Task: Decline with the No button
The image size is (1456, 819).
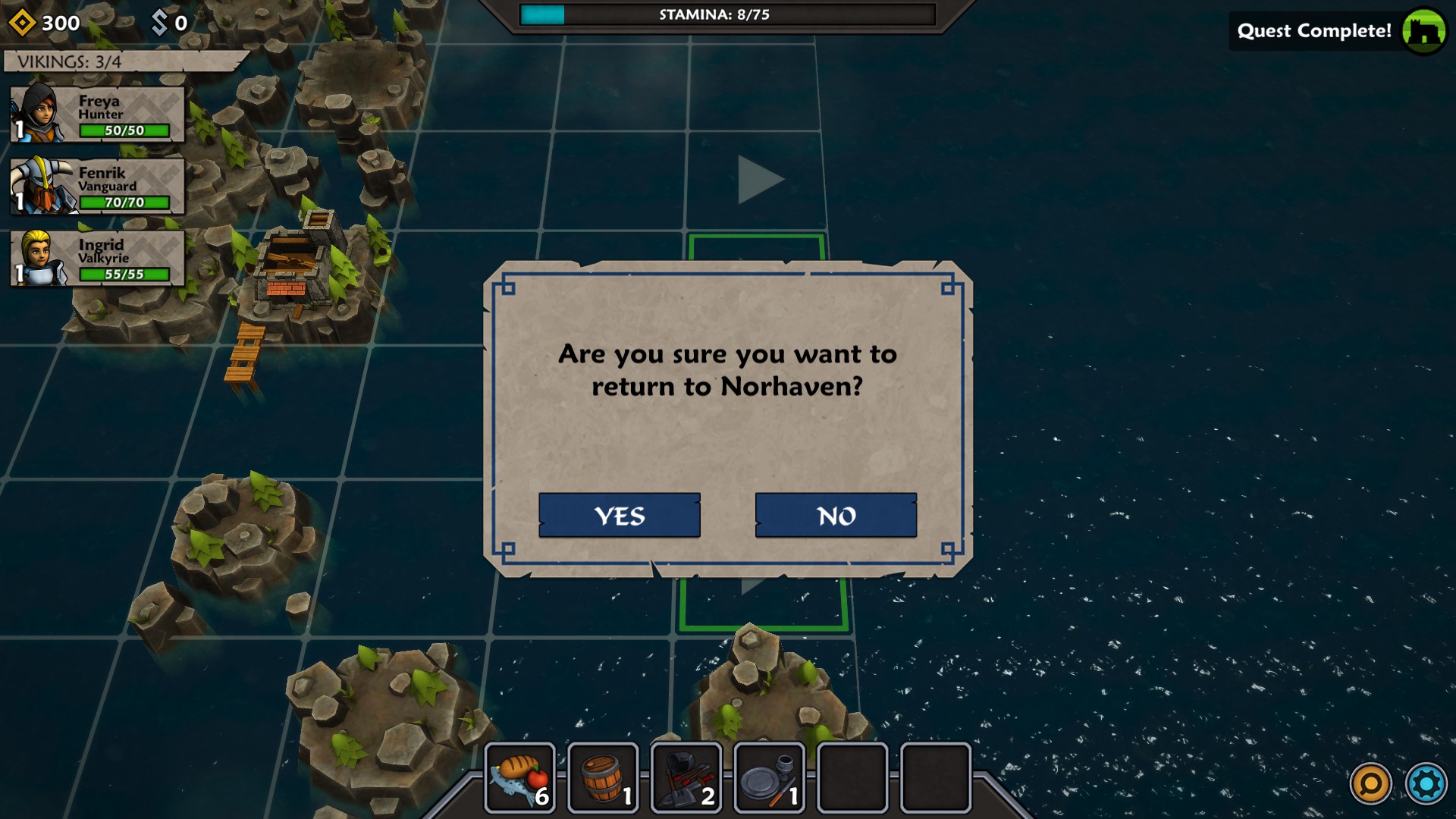Action: coord(836,516)
